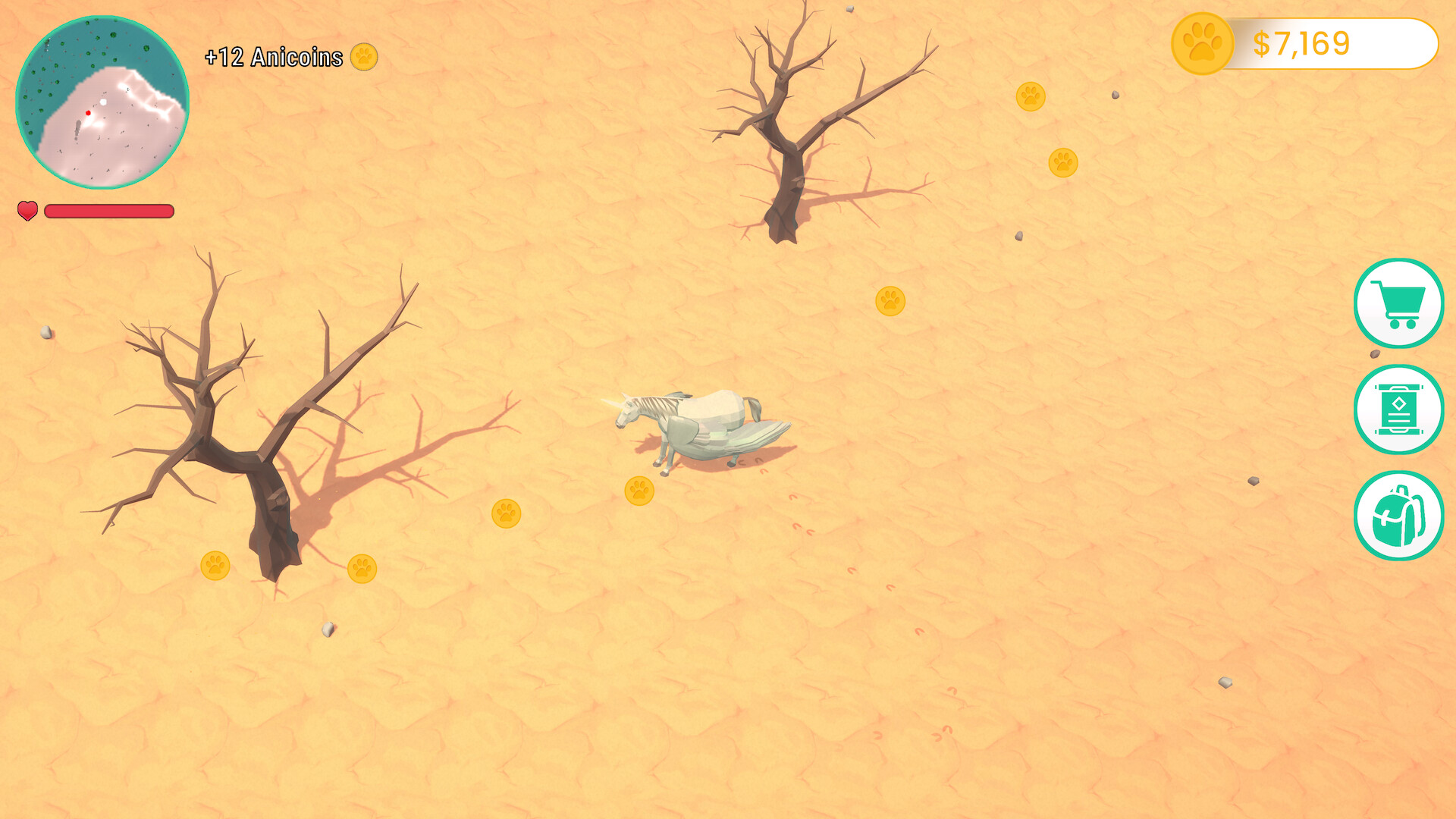This screenshot has width=1456, height=819.
Task: Collect the lone paw coin in the map center
Action: pyautogui.click(x=889, y=300)
